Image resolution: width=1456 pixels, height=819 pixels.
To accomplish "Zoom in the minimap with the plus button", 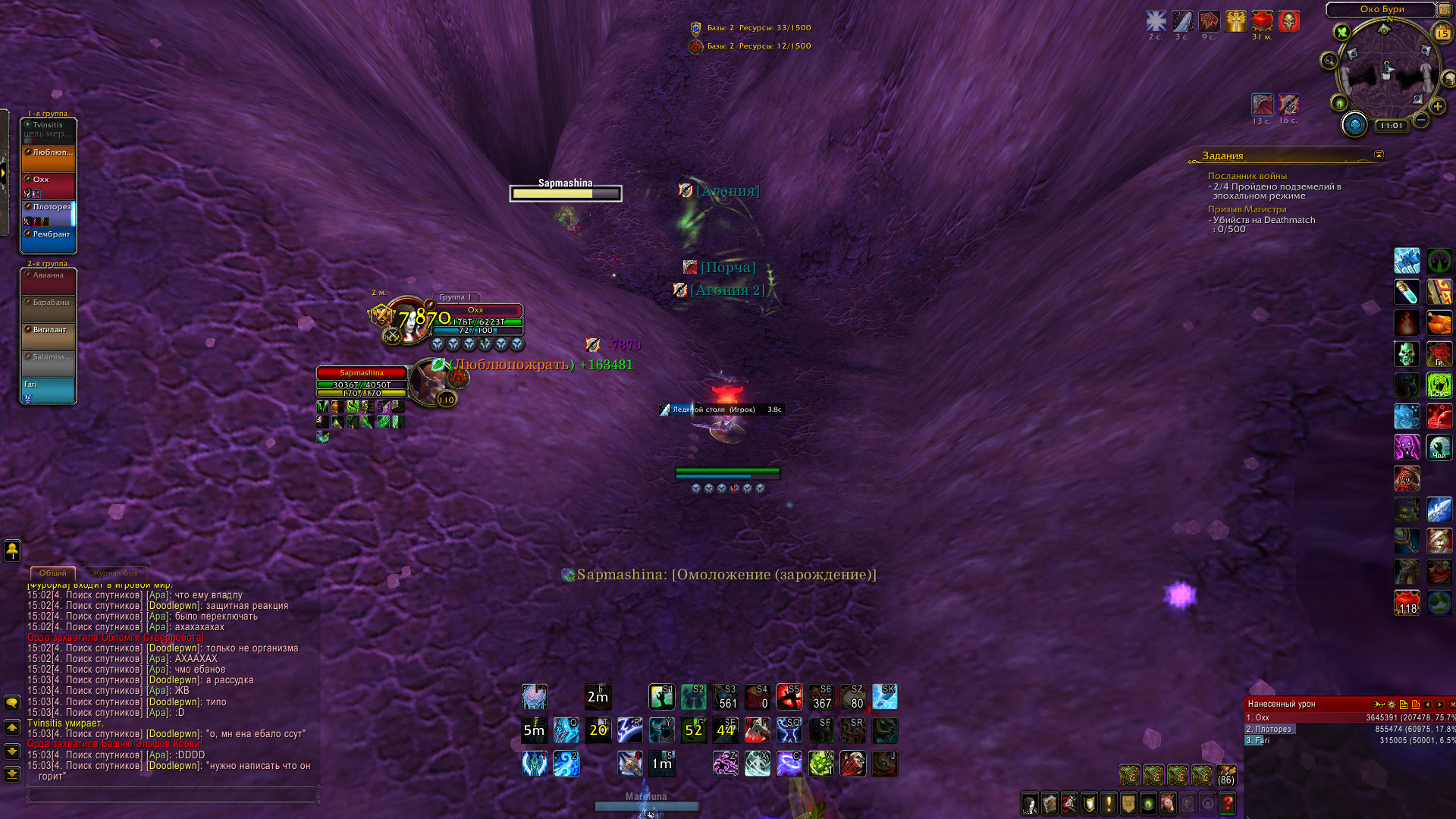I will (1437, 107).
